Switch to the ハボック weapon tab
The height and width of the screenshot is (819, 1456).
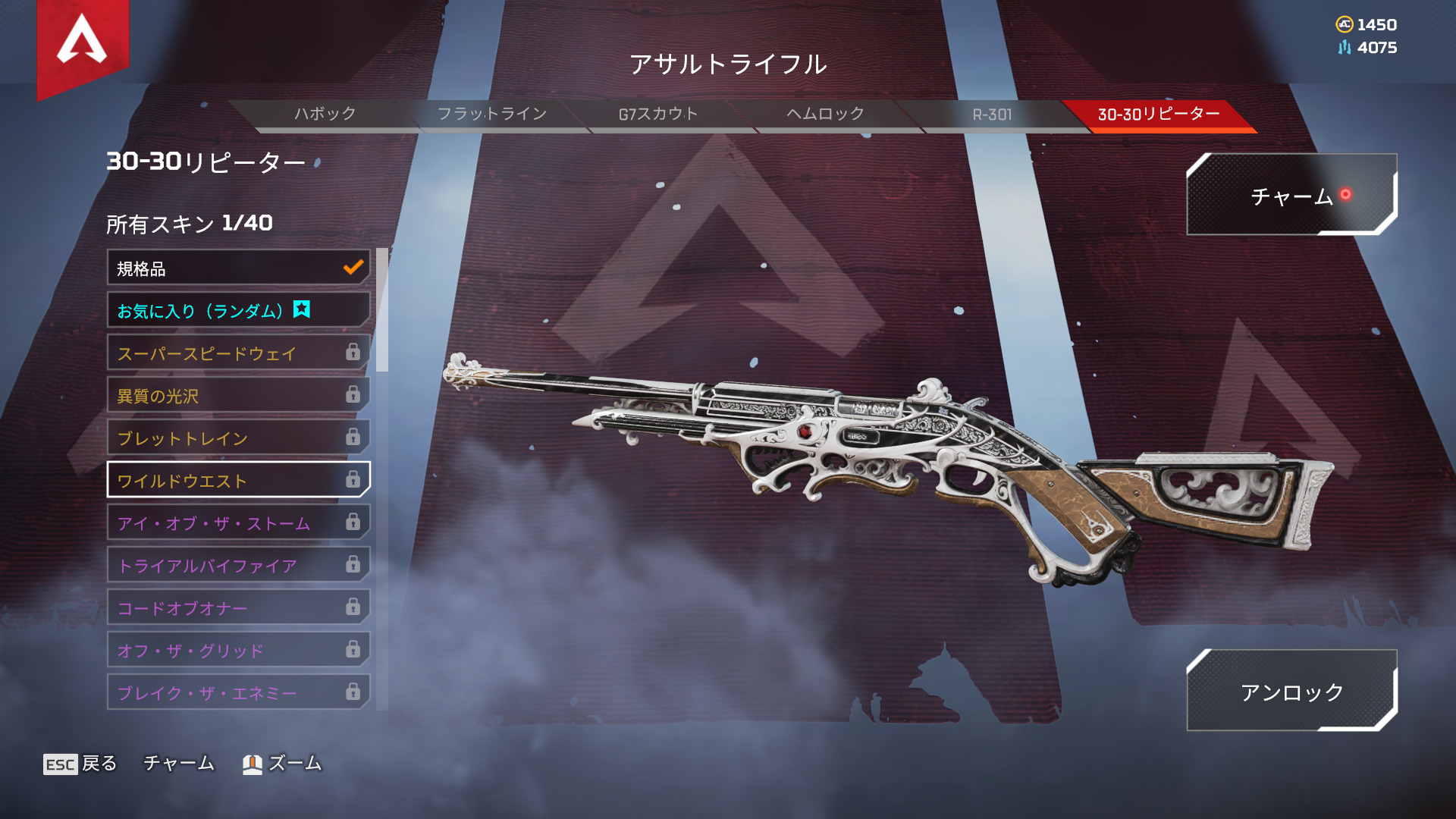pyautogui.click(x=325, y=115)
